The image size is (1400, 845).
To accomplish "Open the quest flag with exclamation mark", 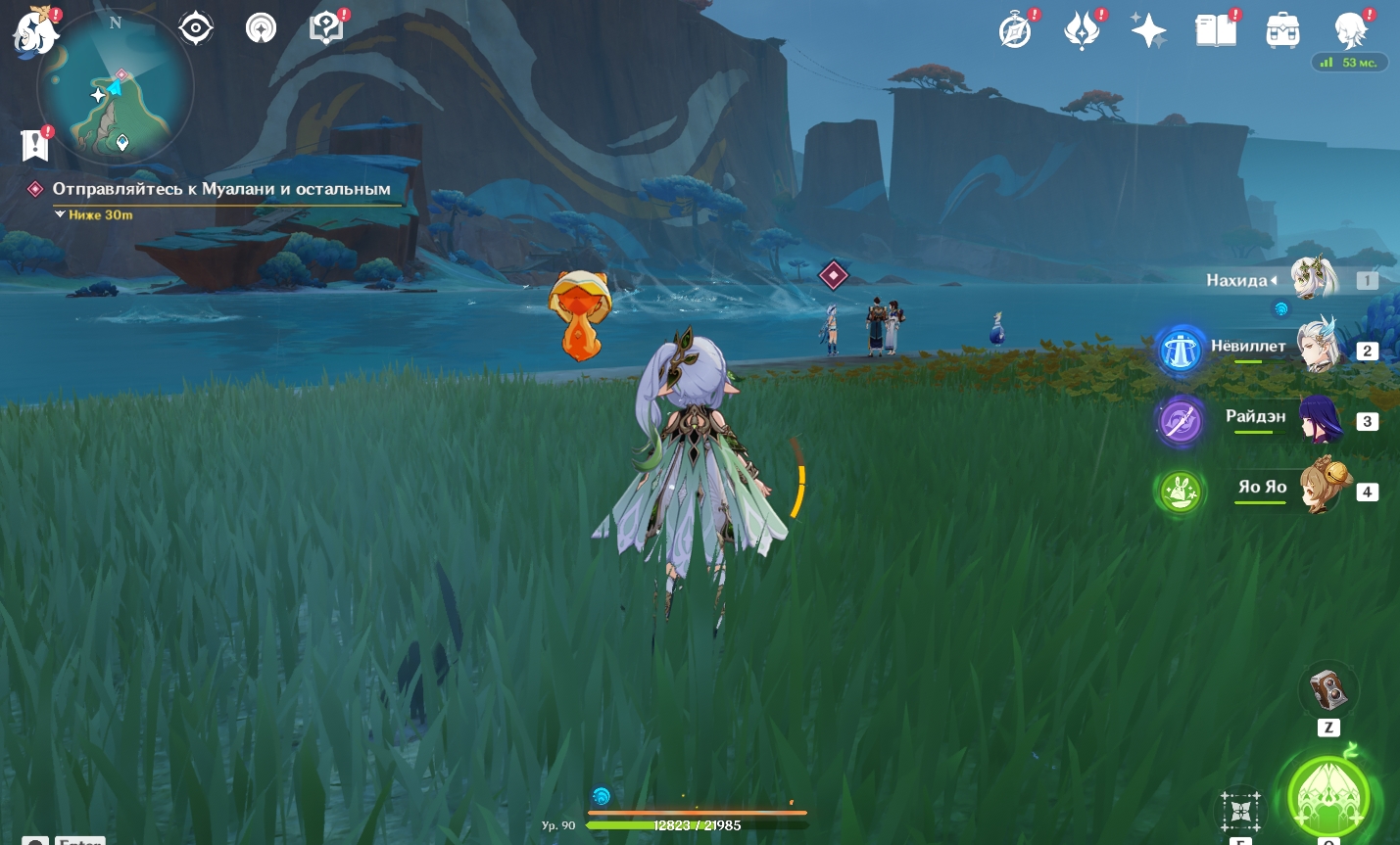I will click(35, 145).
